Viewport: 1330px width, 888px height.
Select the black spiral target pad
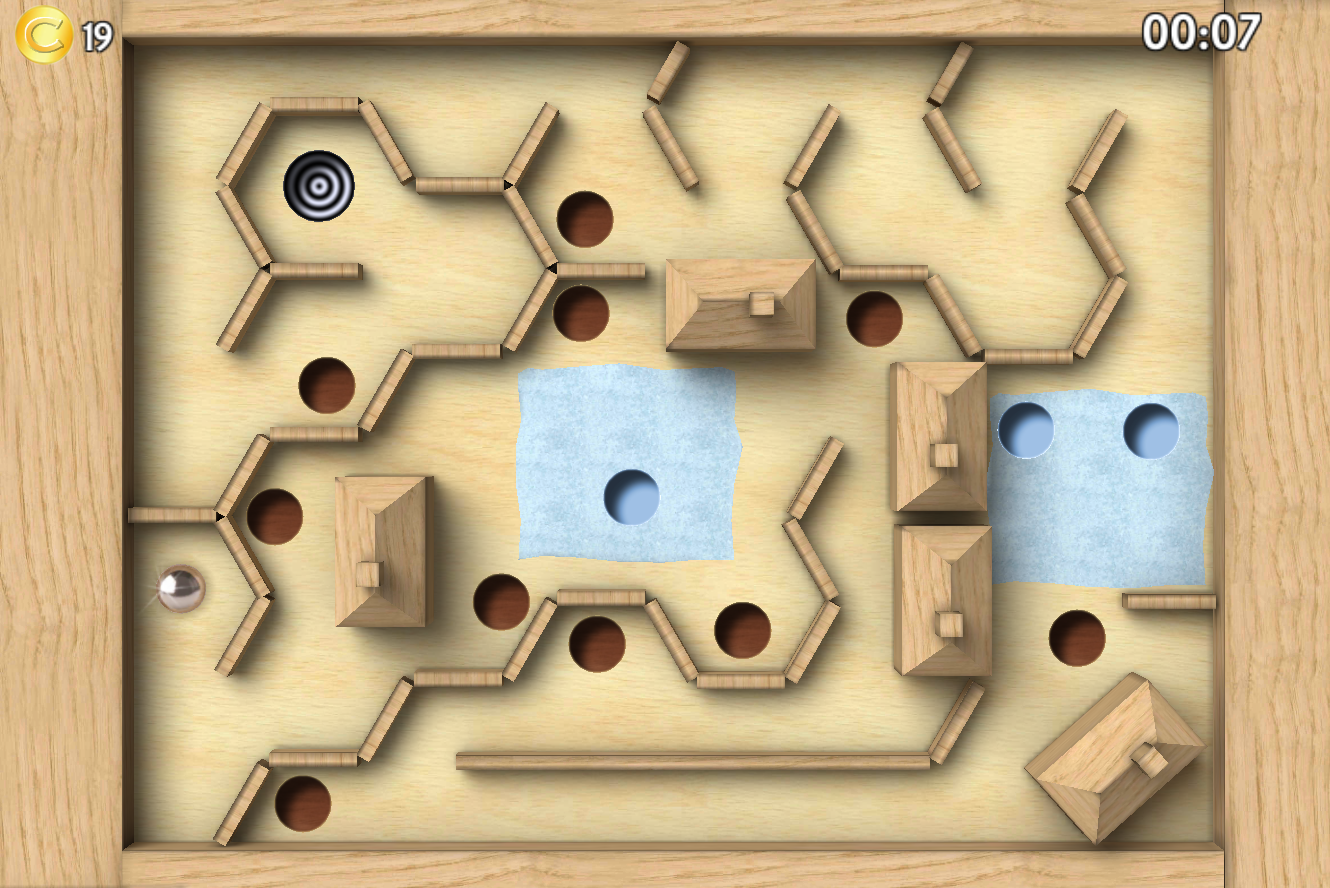tap(320, 188)
